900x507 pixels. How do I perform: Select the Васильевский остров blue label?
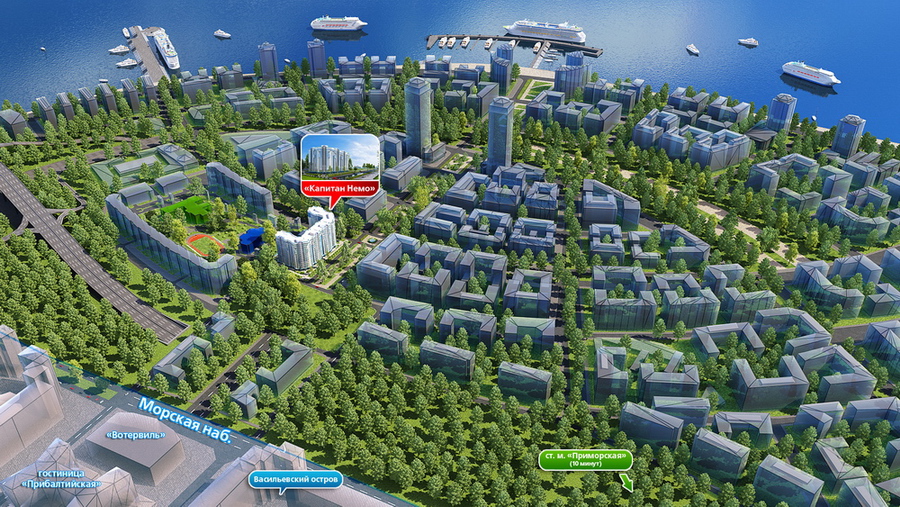point(296,479)
